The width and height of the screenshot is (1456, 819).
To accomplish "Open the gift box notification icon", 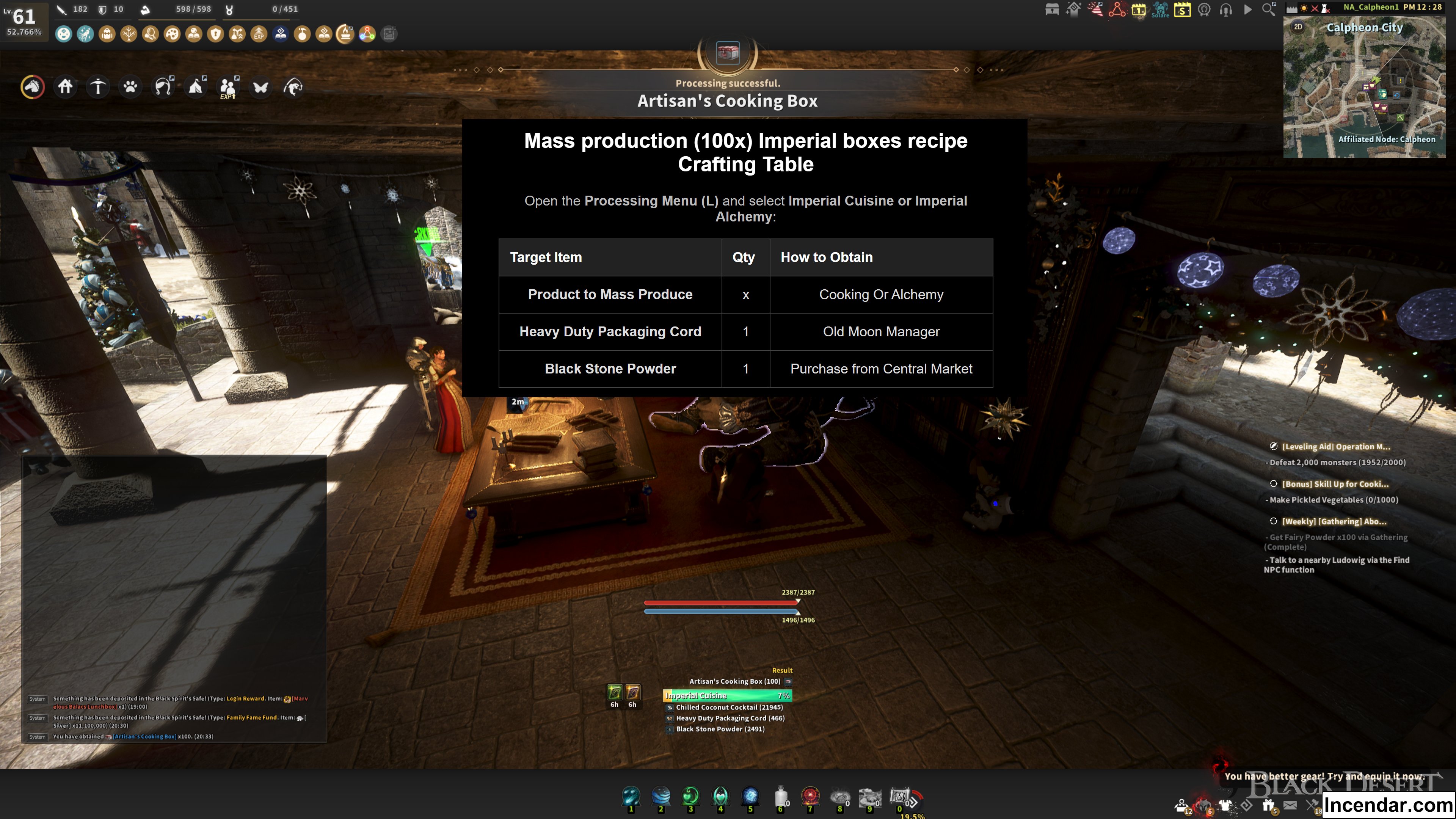I will click(1268, 805).
